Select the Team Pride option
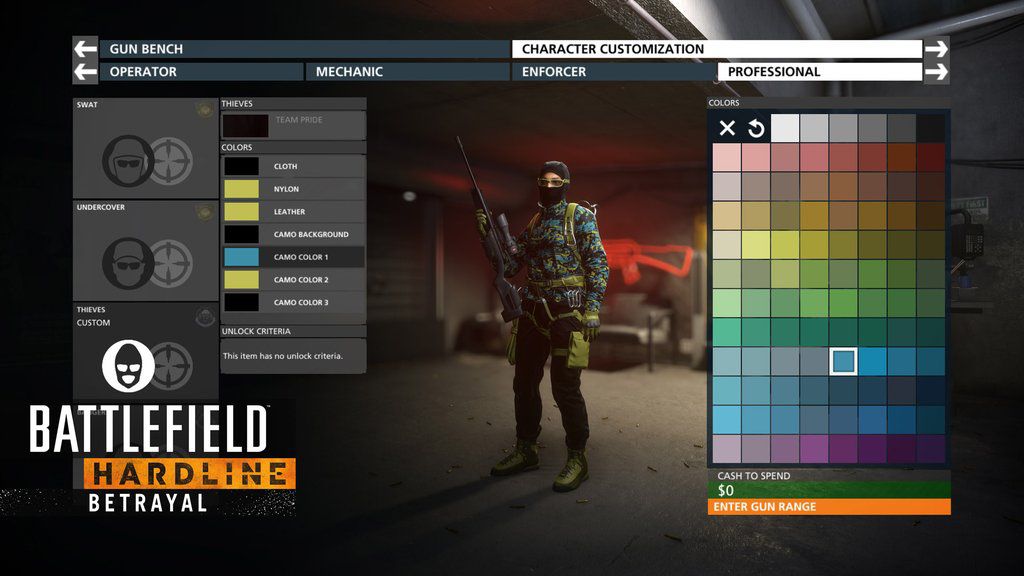The height and width of the screenshot is (576, 1024). 293,125
